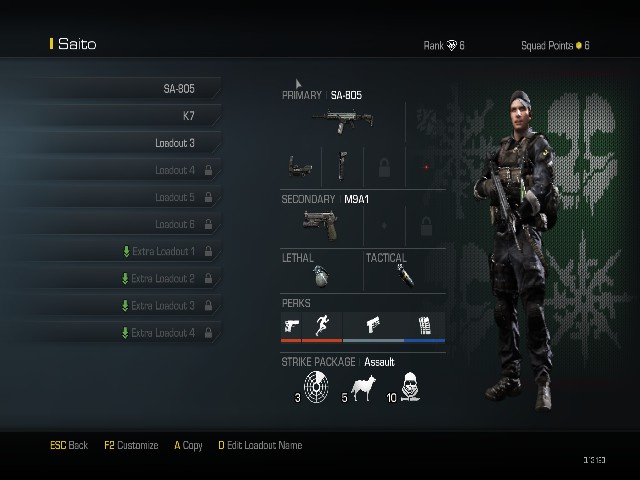Image resolution: width=640 pixels, height=480 pixels.
Task: Select the radar killstreak icon
Action: click(x=316, y=386)
